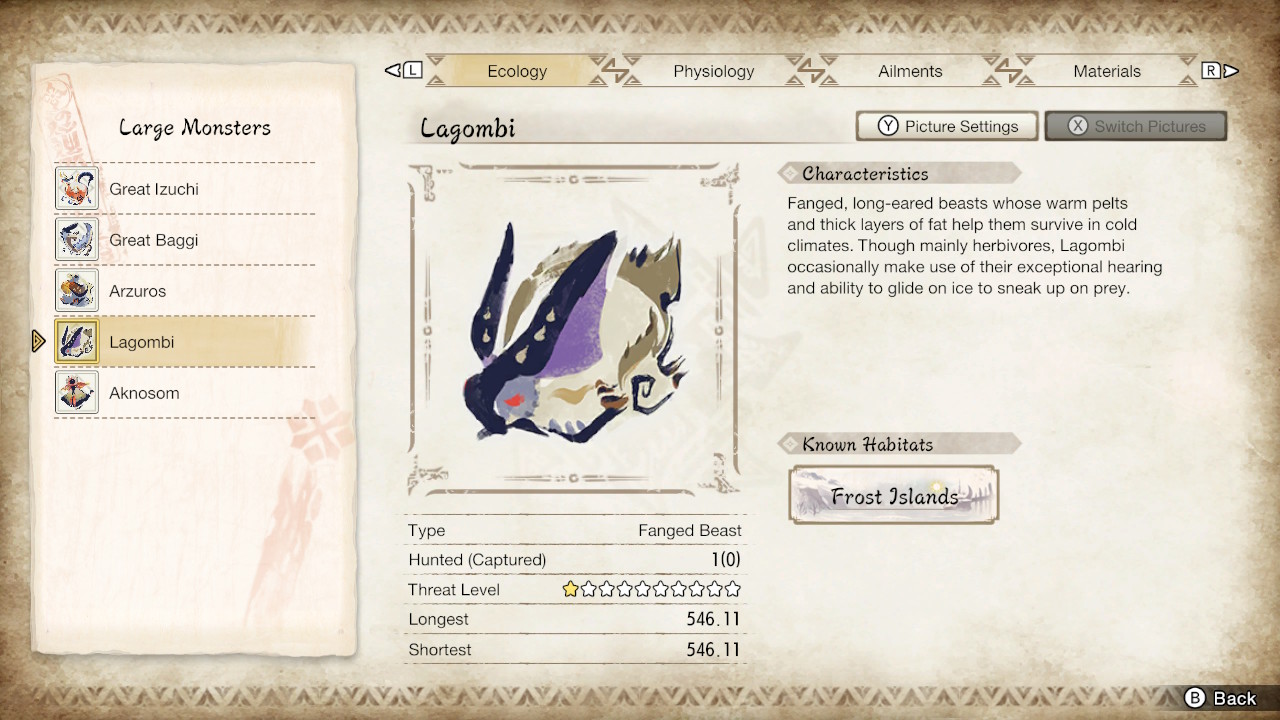Open Picture Settings

(947, 126)
